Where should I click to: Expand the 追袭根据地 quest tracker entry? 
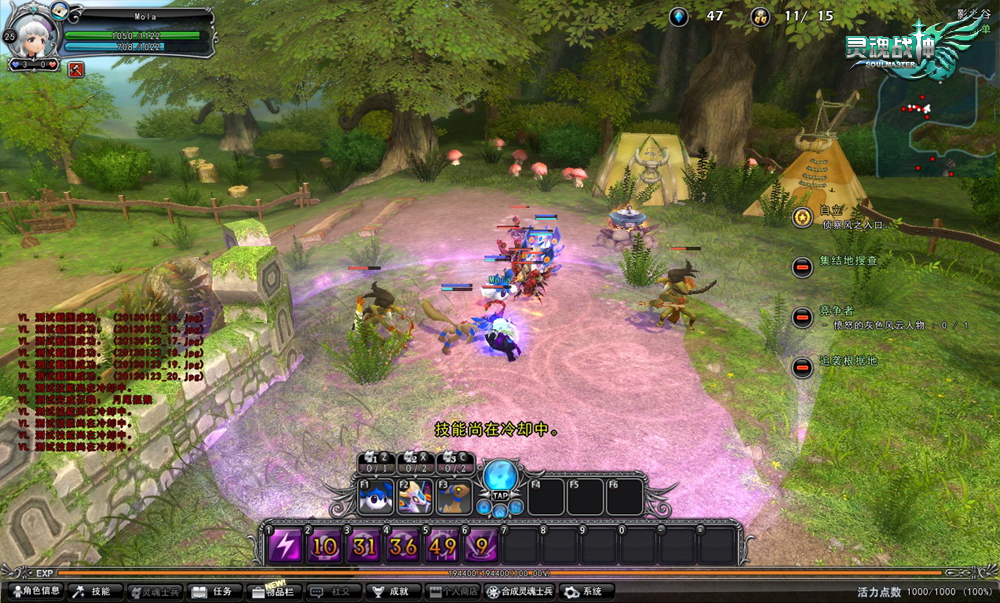pos(802,367)
